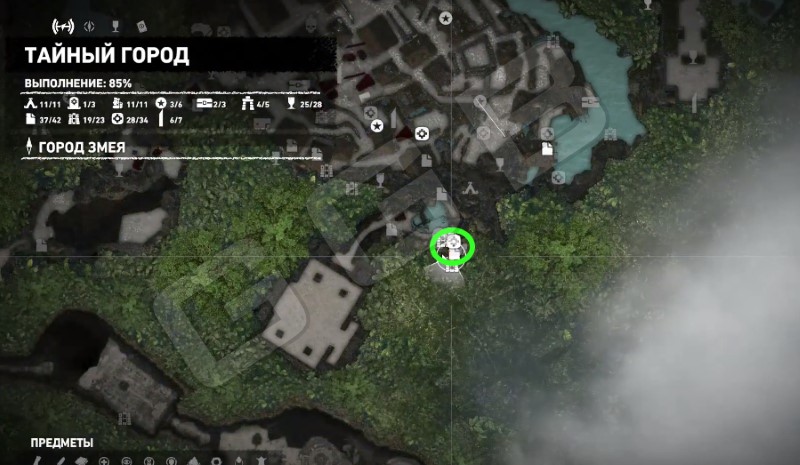Switch to the compass-shaped filter tab

[89, 24]
